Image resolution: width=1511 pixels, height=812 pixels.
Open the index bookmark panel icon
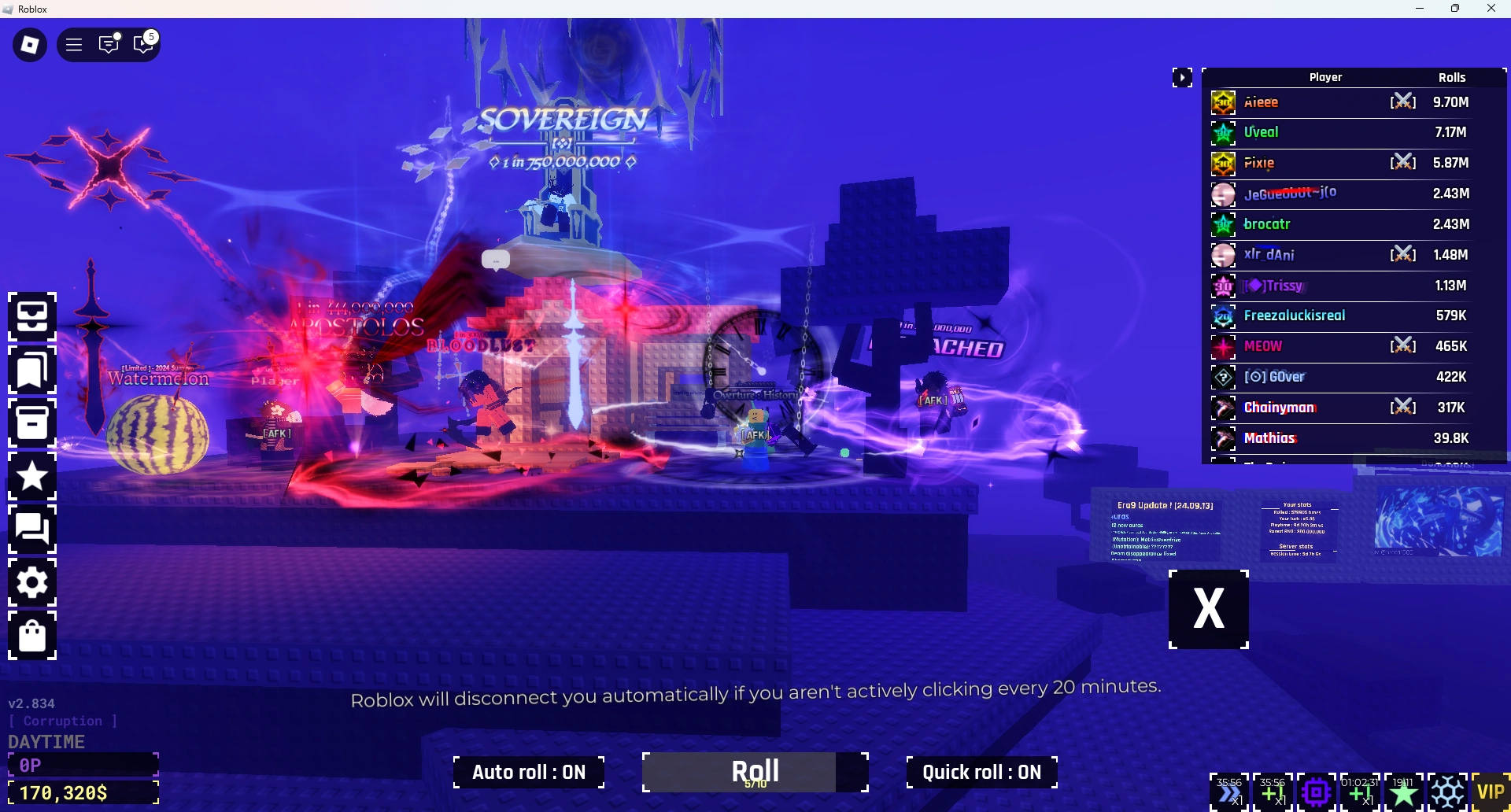pyautogui.click(x=32, y=371)
